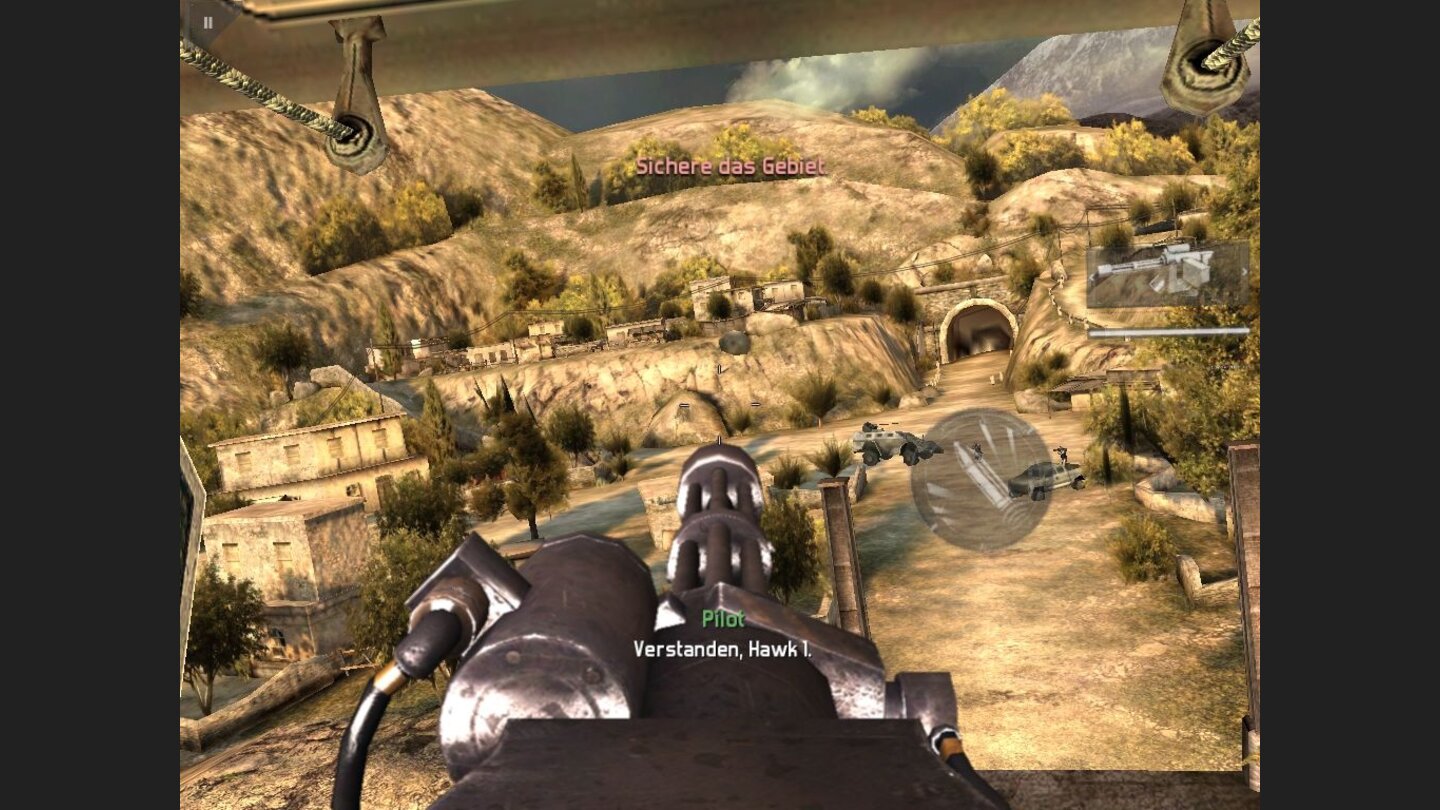The image size is (1440, 810).
Task: Target the armored APC vehicle near the road
Action: coord(890,445)
